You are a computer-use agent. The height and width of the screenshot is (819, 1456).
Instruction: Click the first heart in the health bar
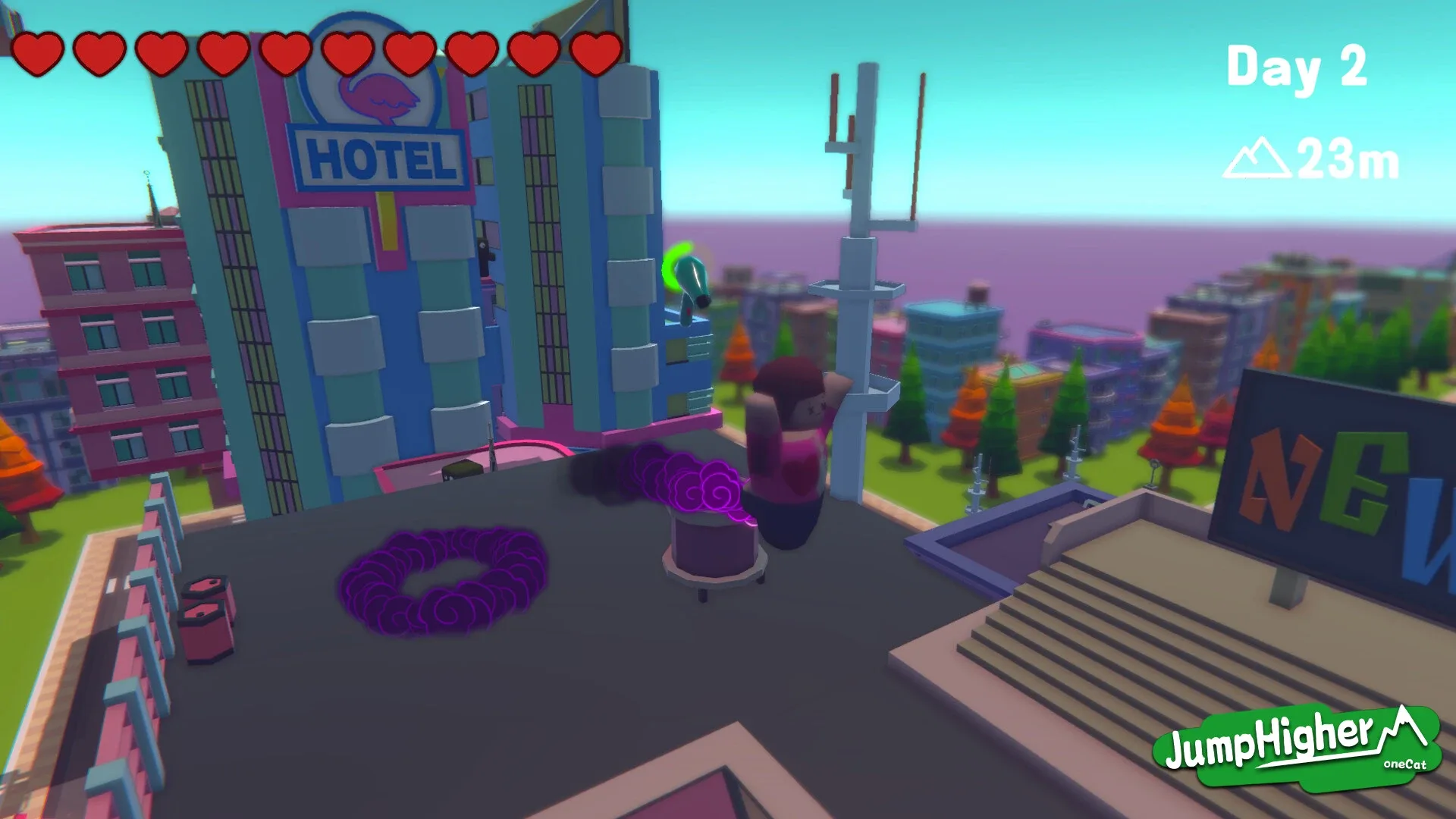(39, 52)
